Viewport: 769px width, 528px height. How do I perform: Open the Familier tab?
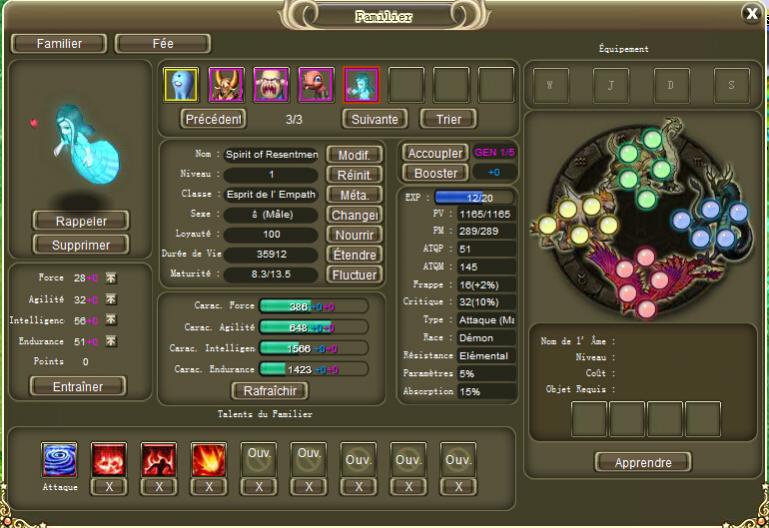pos(59,44)
